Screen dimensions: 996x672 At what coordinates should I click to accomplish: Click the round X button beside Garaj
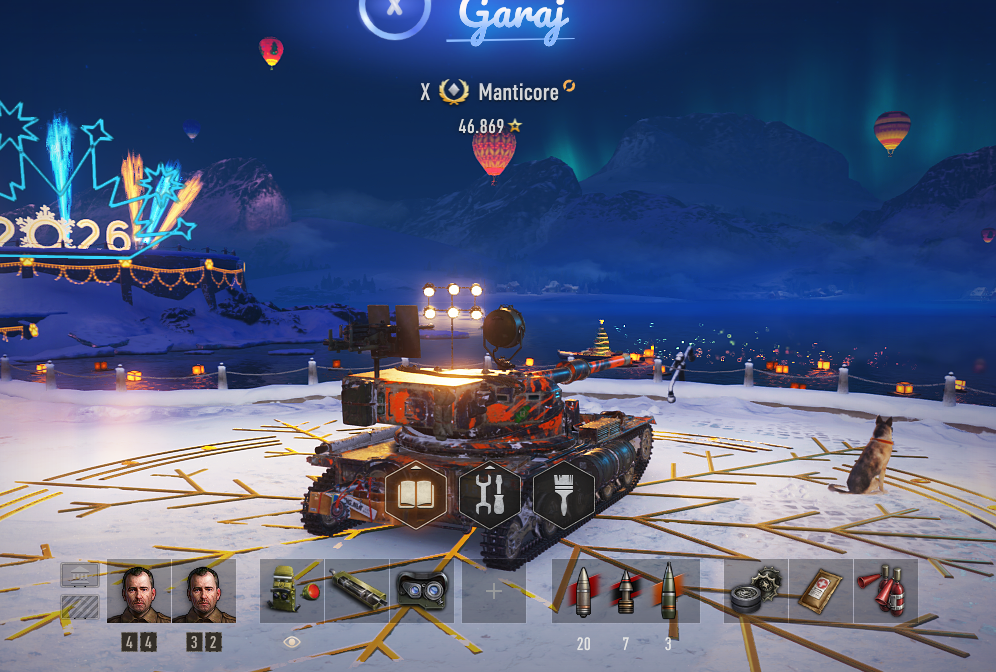tap(394, 8)
